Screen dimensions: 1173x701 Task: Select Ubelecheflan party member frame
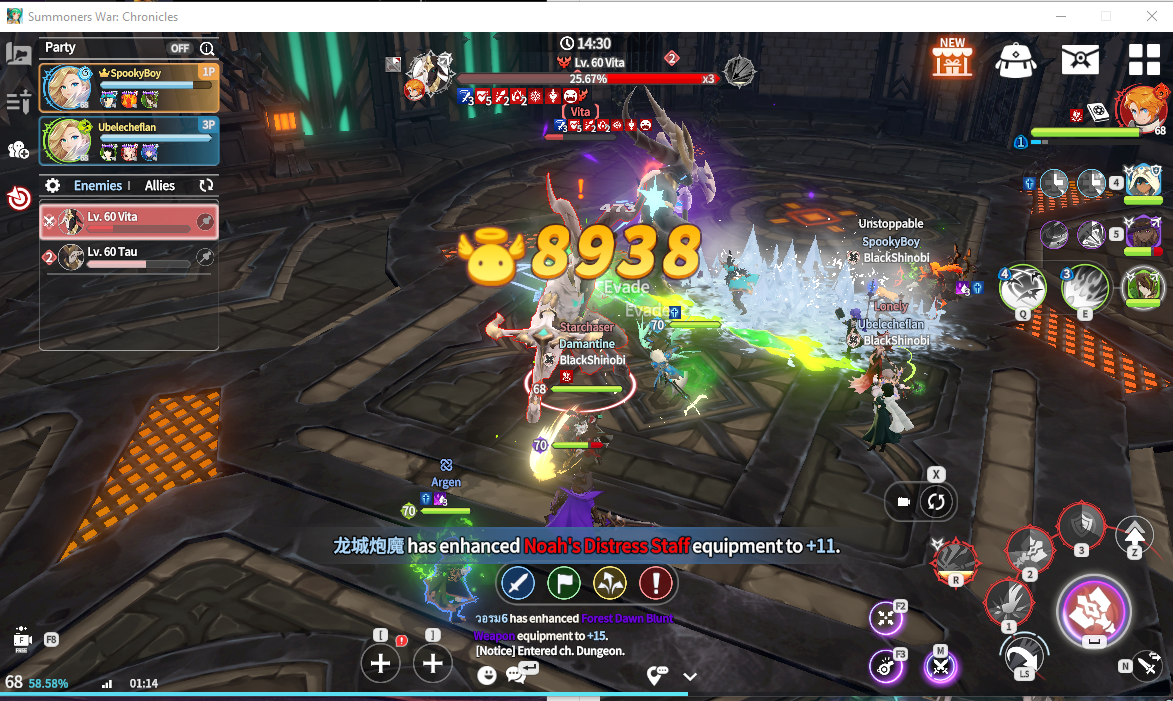[129, 141]
